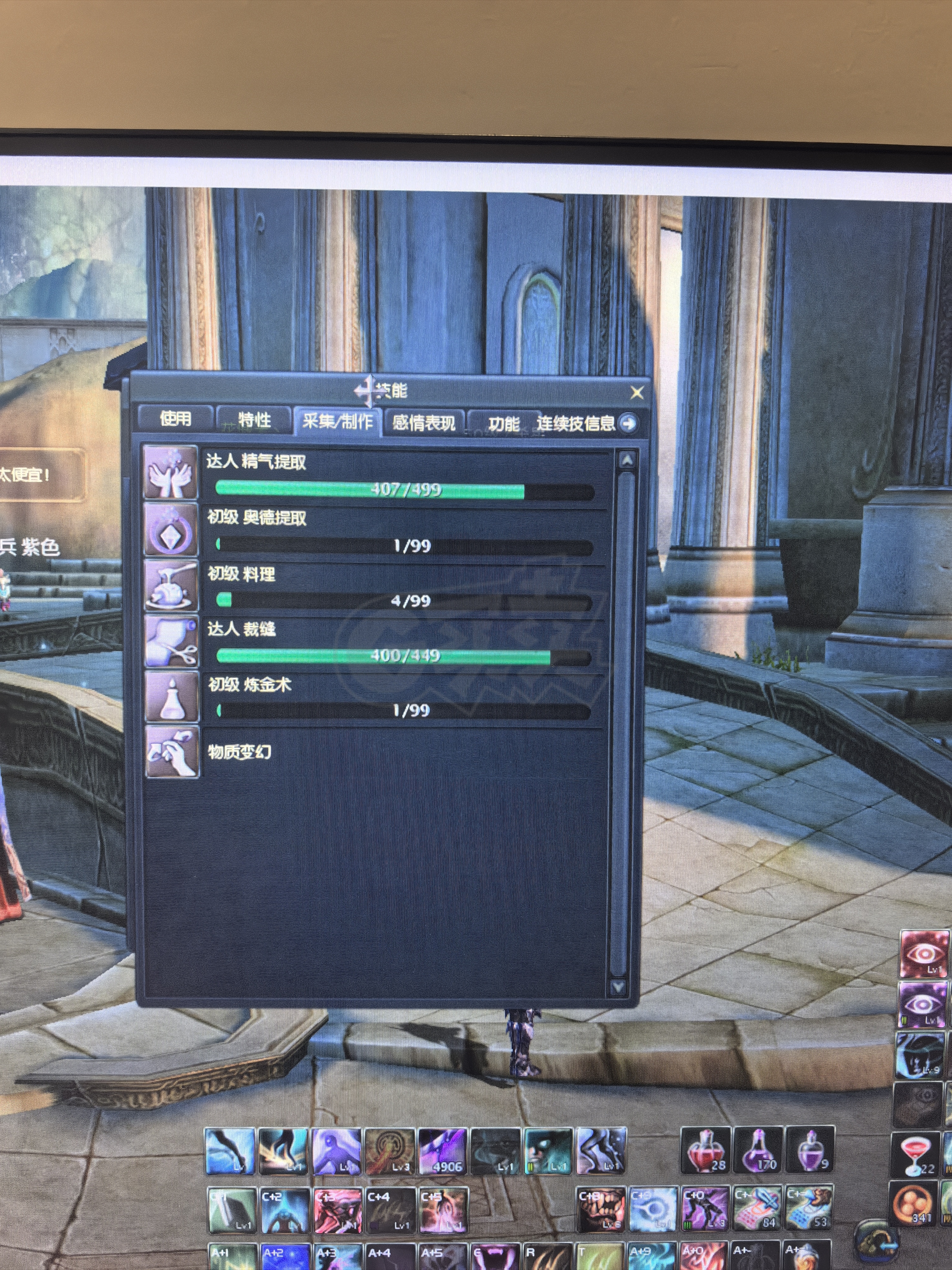952x1270 pixels.
Task: Select the 达人 精气提取 skill icon
Action: (170, 473)
